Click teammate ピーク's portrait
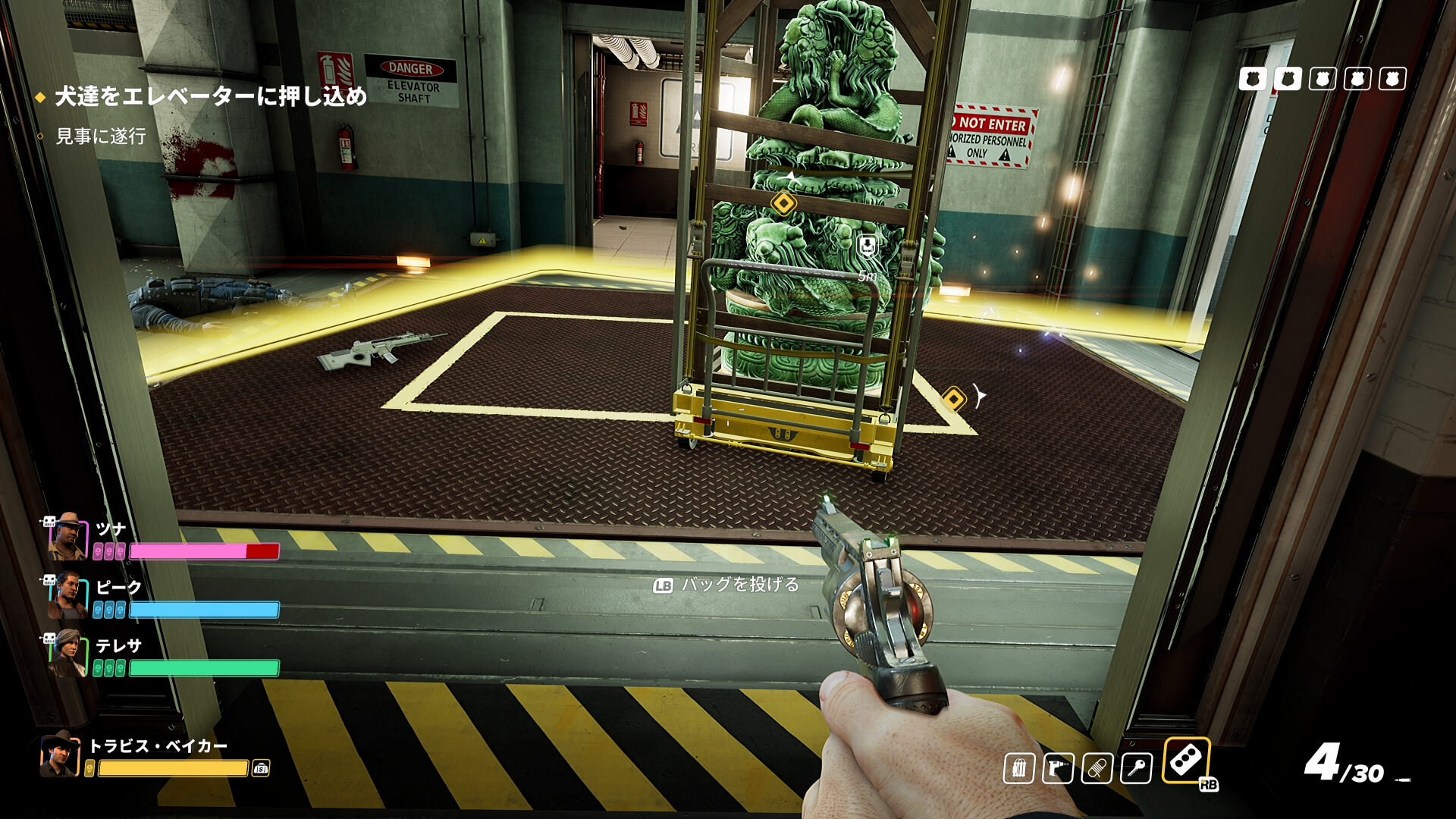The image size is (1456, 819). (x=68, y=595)
